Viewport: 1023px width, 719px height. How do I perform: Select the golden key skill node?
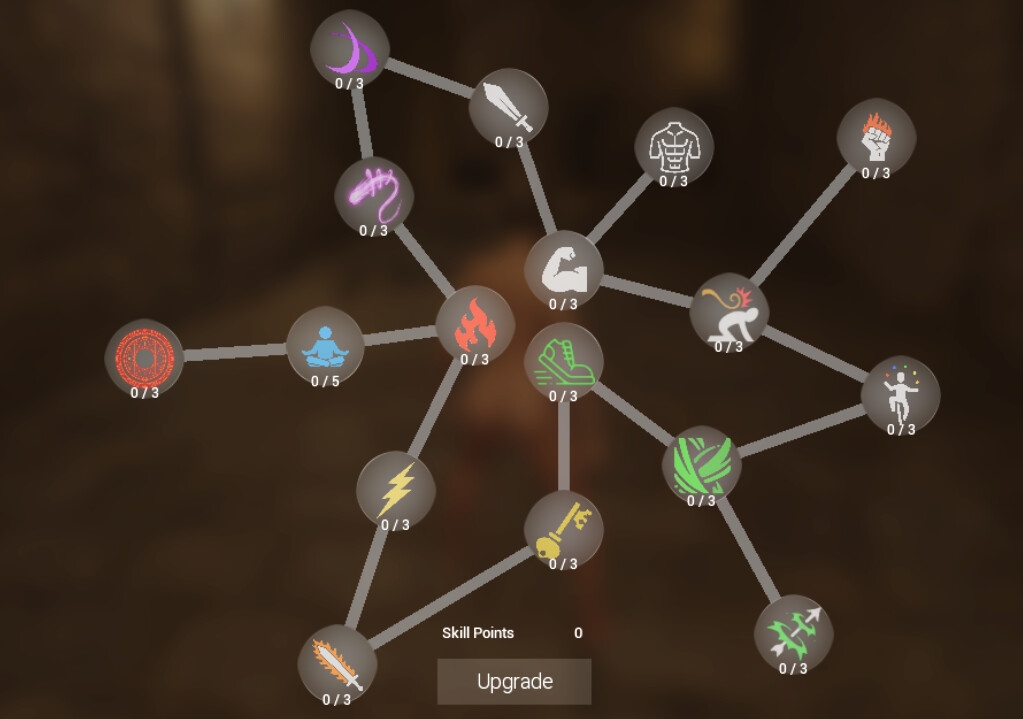(563, 529)
